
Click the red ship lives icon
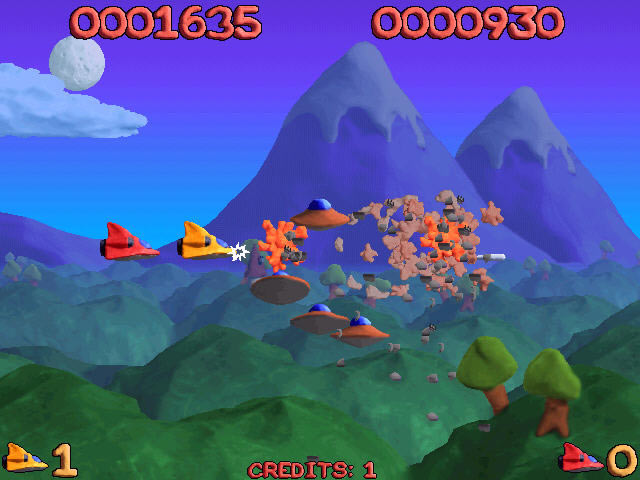tap(582, 458)
